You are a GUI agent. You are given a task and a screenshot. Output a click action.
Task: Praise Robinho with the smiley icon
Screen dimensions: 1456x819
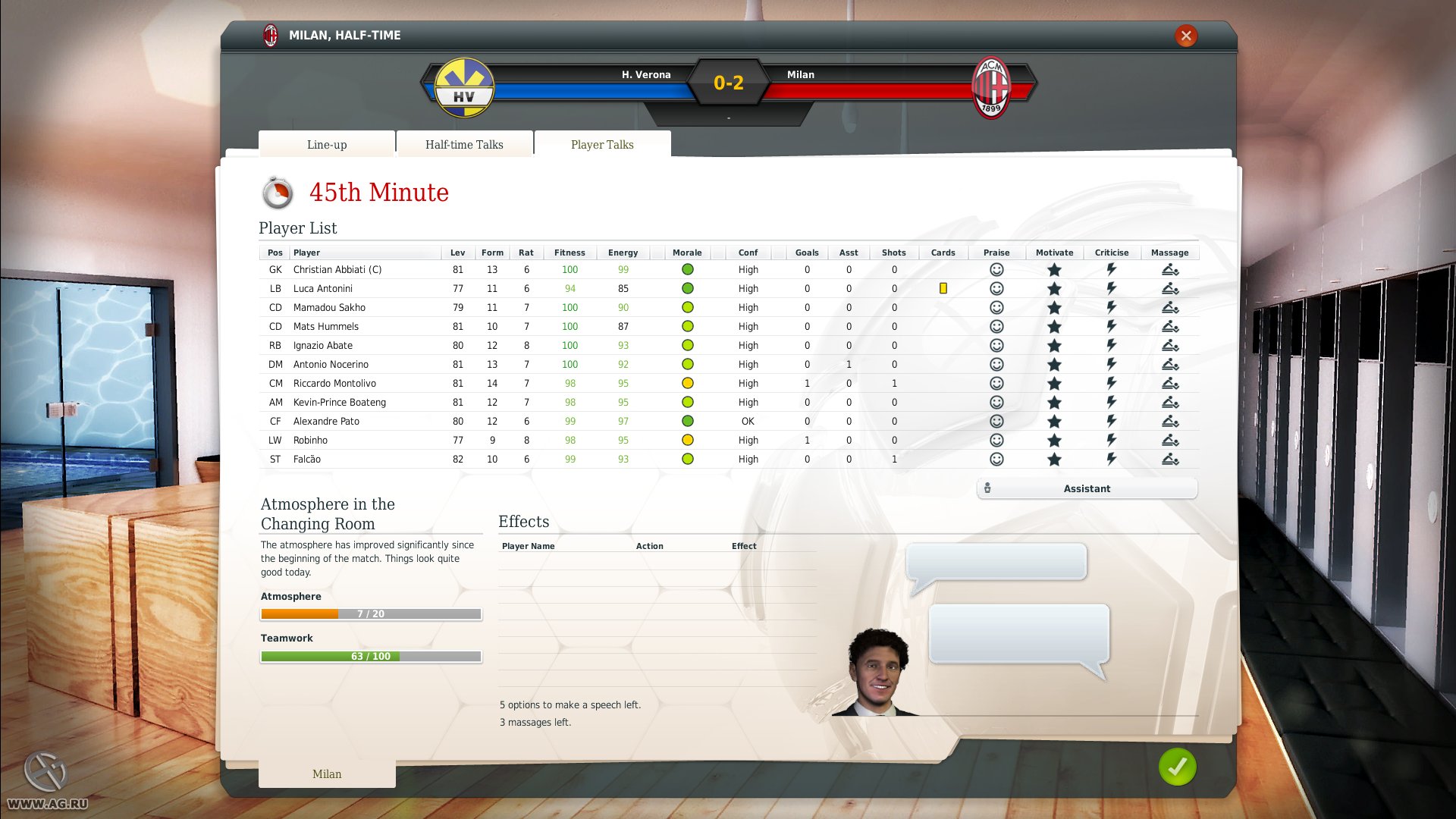tap(996, 440)
